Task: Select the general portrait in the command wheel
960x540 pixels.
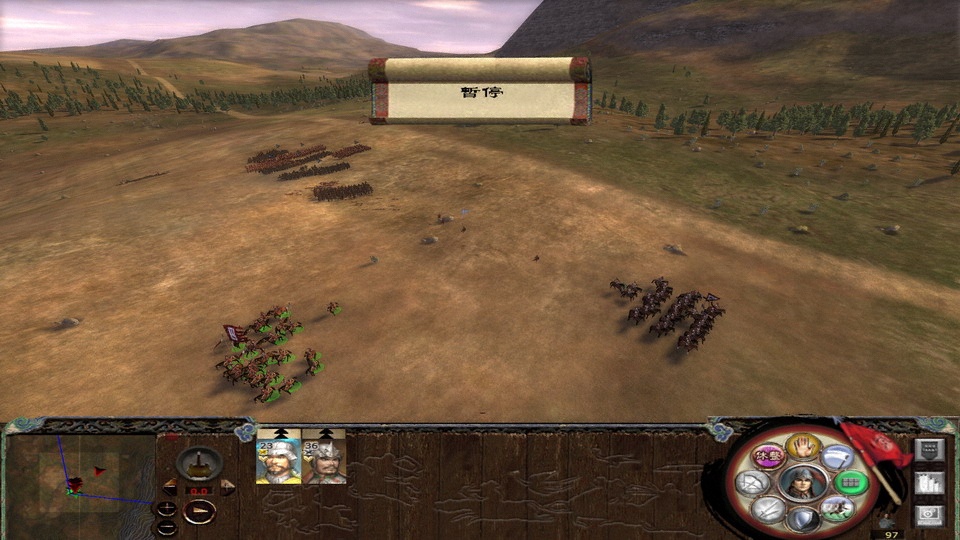Action: 801,483
